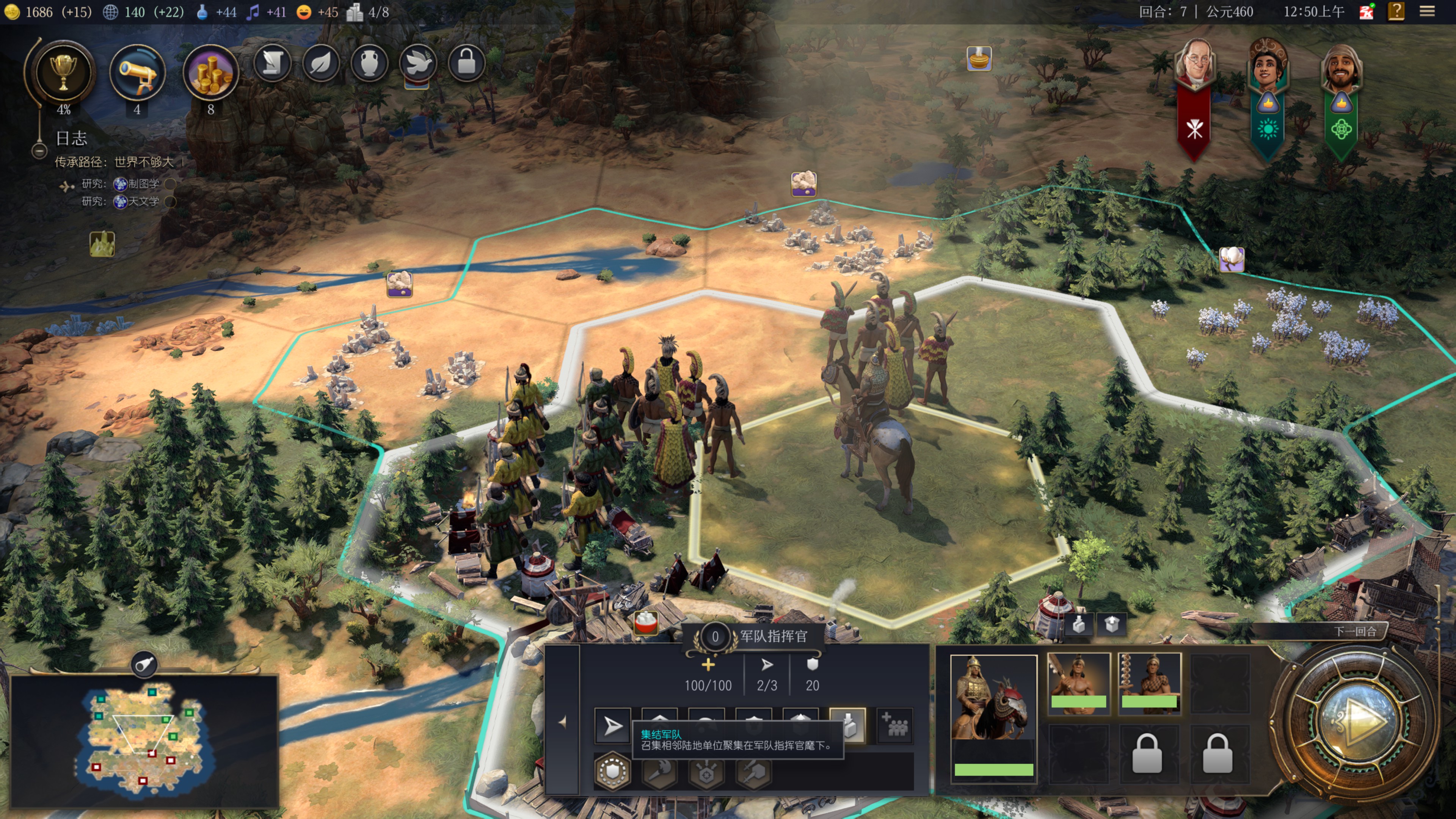1456x819 pixels.
Task: Toggle the minimap lens button
Action: pos(144,664)
